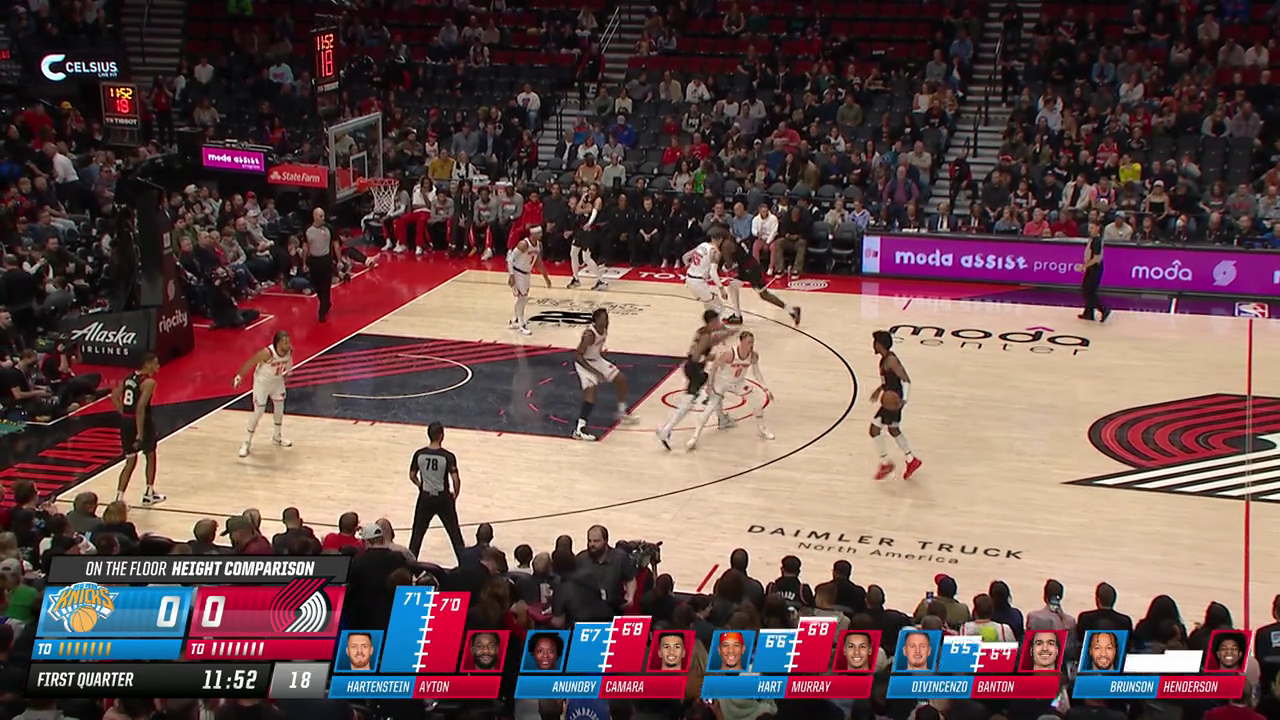Click the Trail Blazers logo on scoreboard
This screenshot has height=720, width=1280.
point(299,609)
